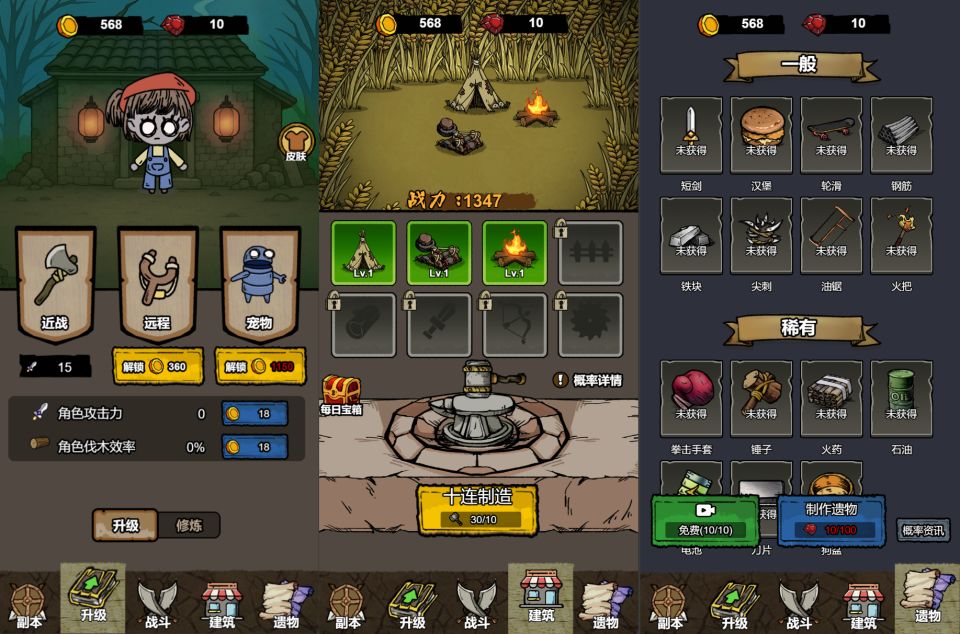This screenshot has width=960, height=634.
Task: Select the tent building slot
Action: [x=363, y=252]
